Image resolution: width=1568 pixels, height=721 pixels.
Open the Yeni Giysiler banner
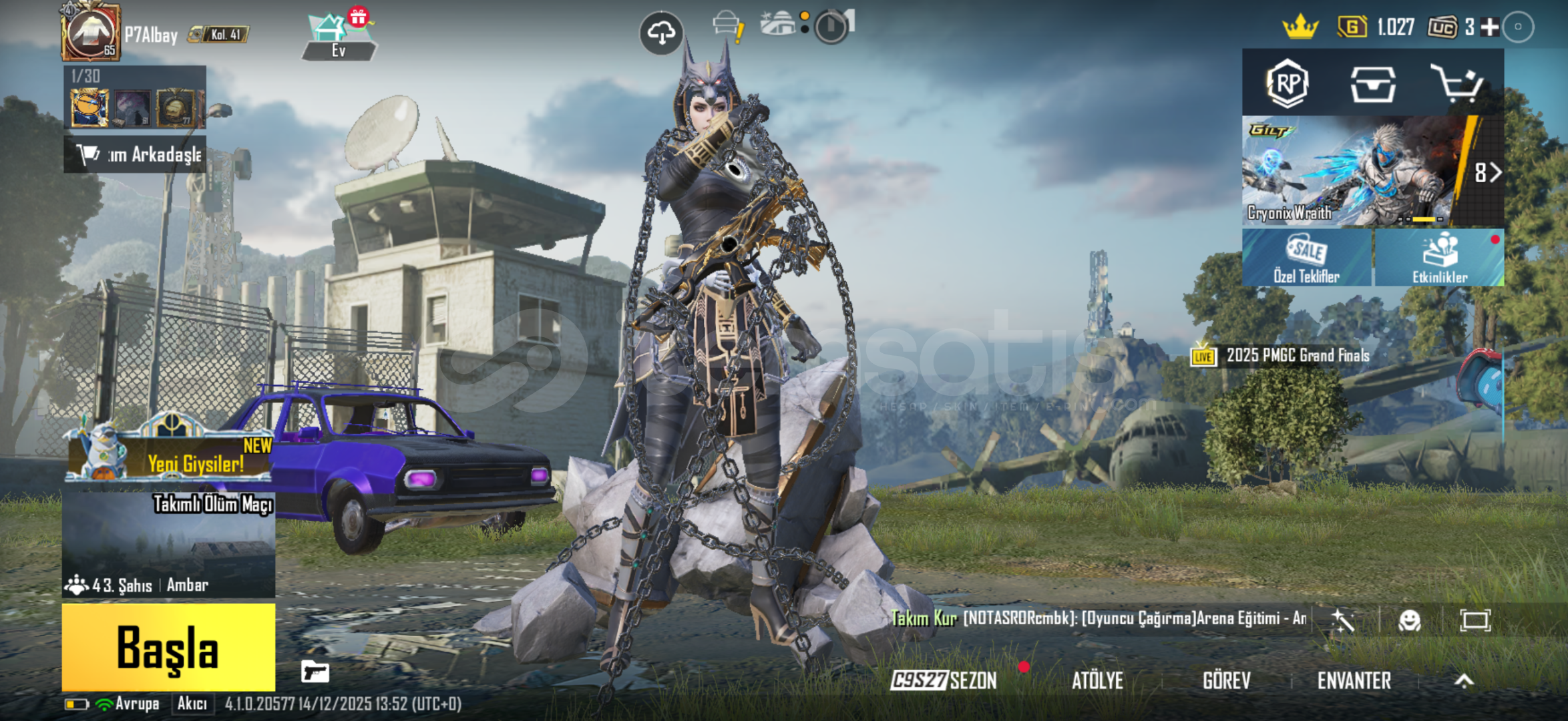[x=170, y=455]
